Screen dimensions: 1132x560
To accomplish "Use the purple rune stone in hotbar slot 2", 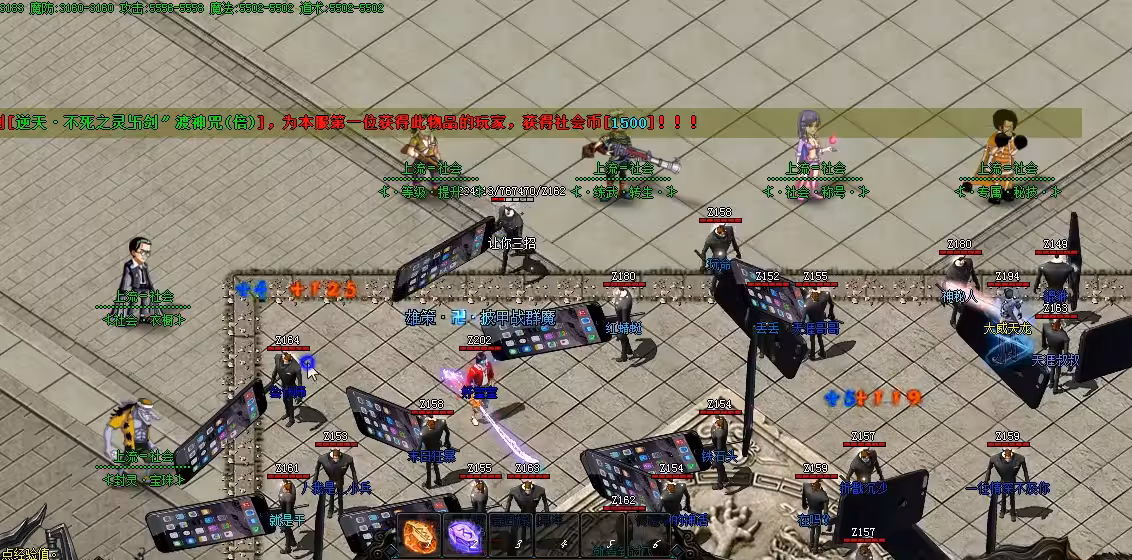I will [x=463, y=535].
